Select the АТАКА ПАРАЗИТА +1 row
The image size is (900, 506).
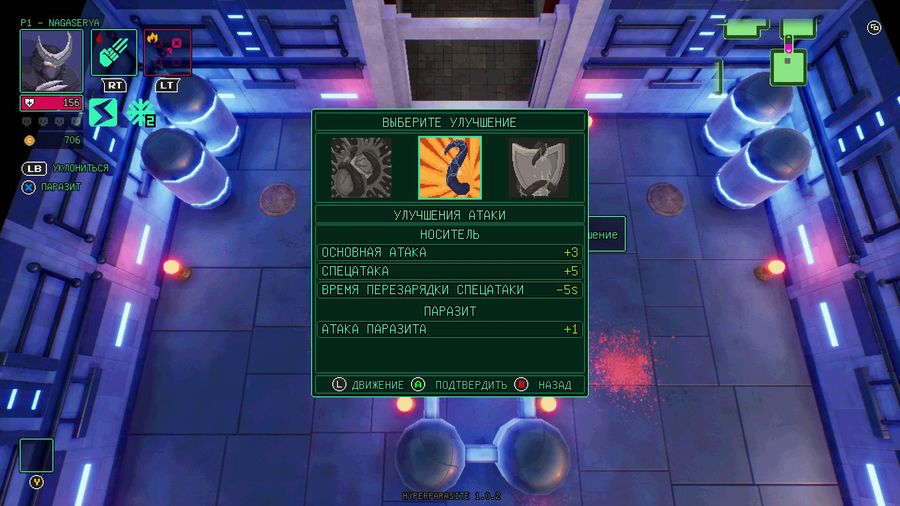click(x=449, y=329)
